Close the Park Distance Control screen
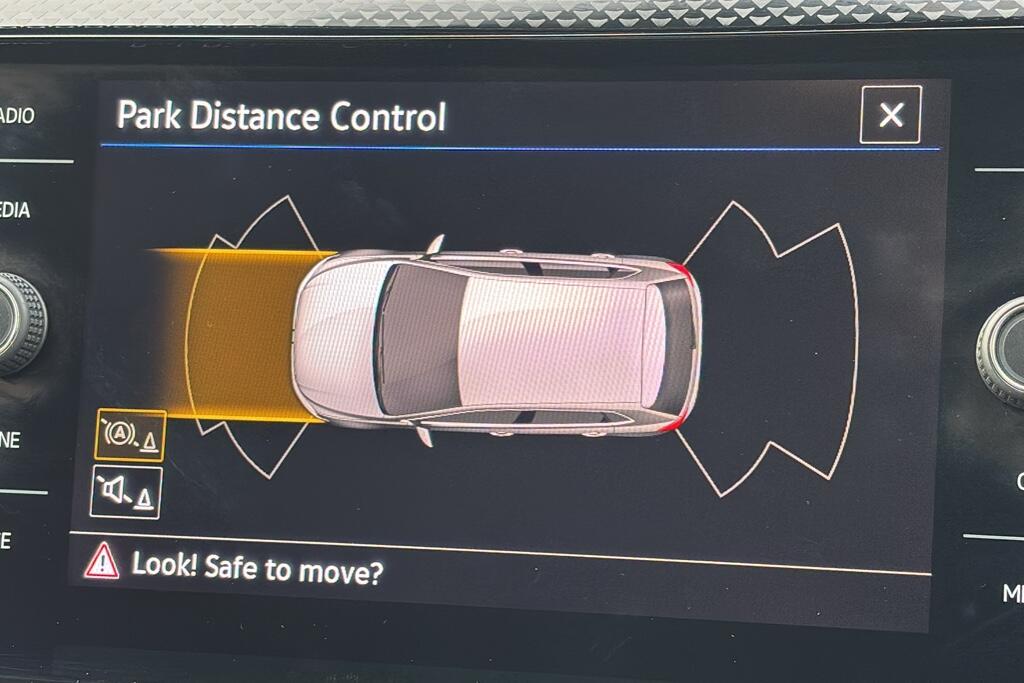This screenshot has height=683, width=1024. (890, 115)
